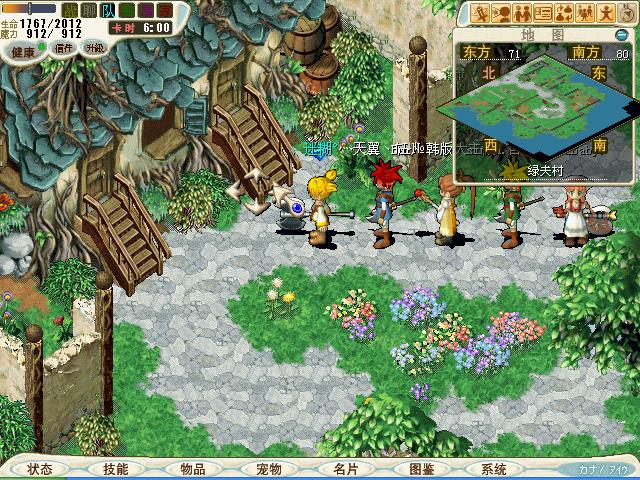Image resolution: width=640 pixels, height=480 pixels.
Task: Toggle the カナ/アイウ input mode indicator
Action: click(x=603, y=469)
